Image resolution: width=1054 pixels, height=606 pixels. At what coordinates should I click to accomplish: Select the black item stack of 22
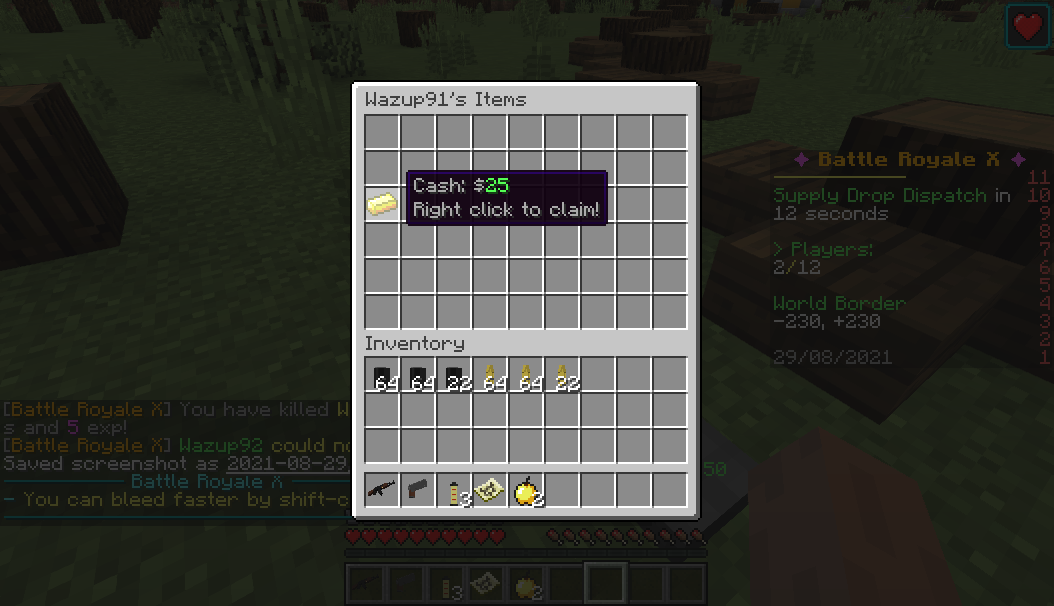point(455,377)
